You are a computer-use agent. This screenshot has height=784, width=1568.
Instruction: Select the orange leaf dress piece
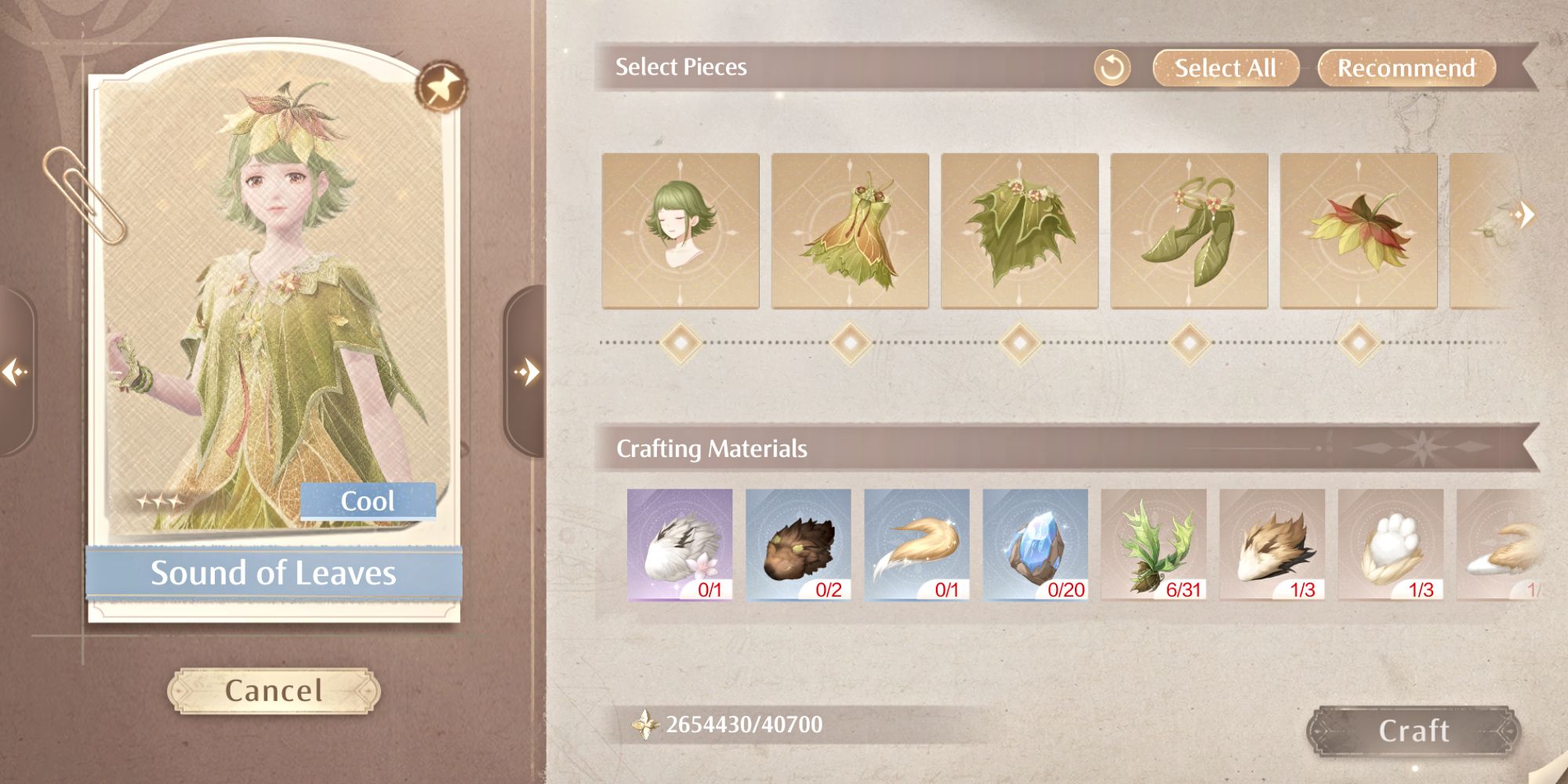click(850, 230)
